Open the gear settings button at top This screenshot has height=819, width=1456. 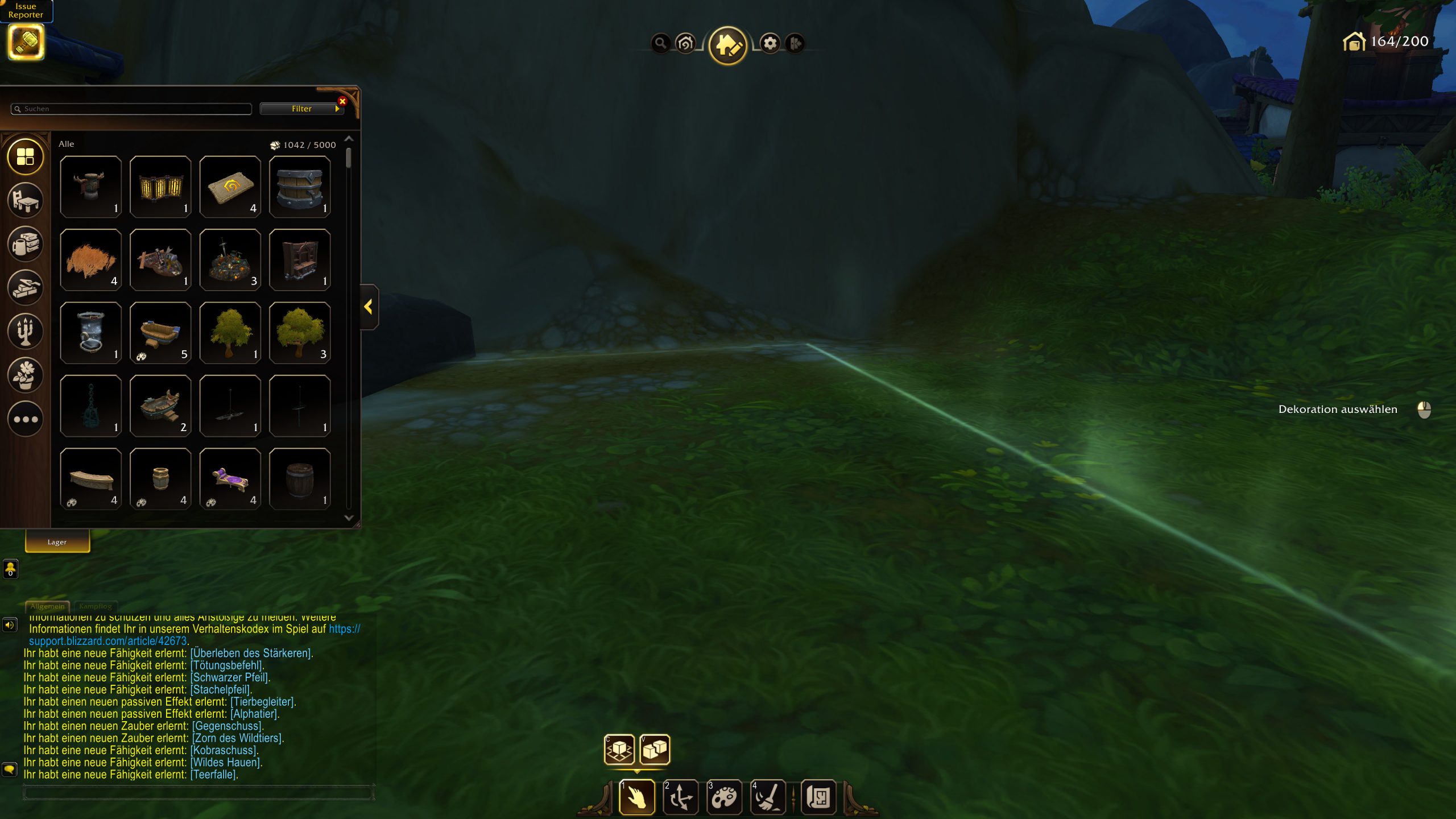coord(770,43)
